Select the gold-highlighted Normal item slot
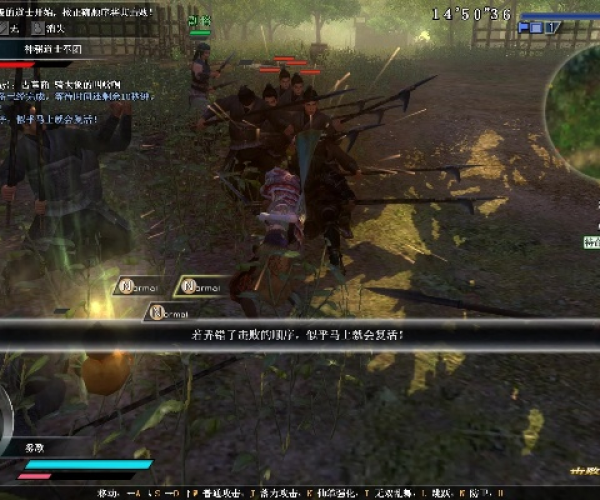Screen dimensions: 600x500 pos(201,287)
